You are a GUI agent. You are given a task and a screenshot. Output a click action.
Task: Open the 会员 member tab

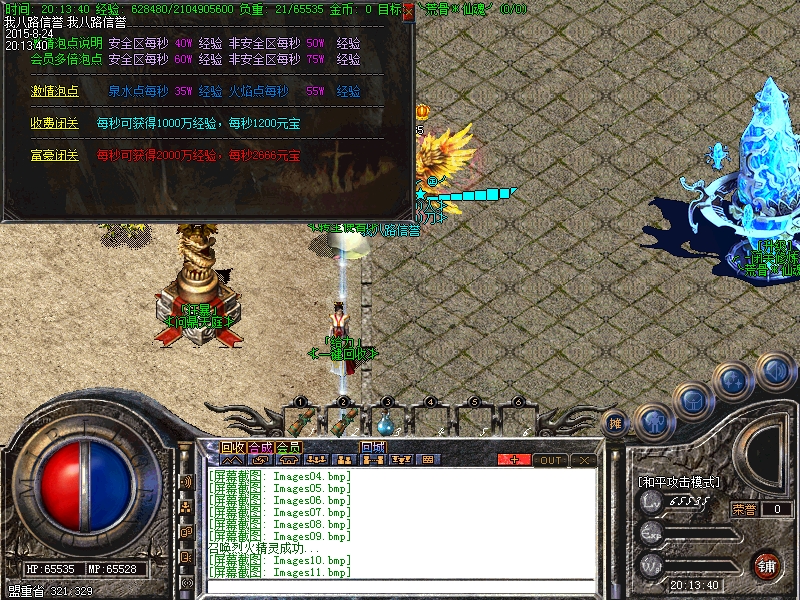(289, 447)
